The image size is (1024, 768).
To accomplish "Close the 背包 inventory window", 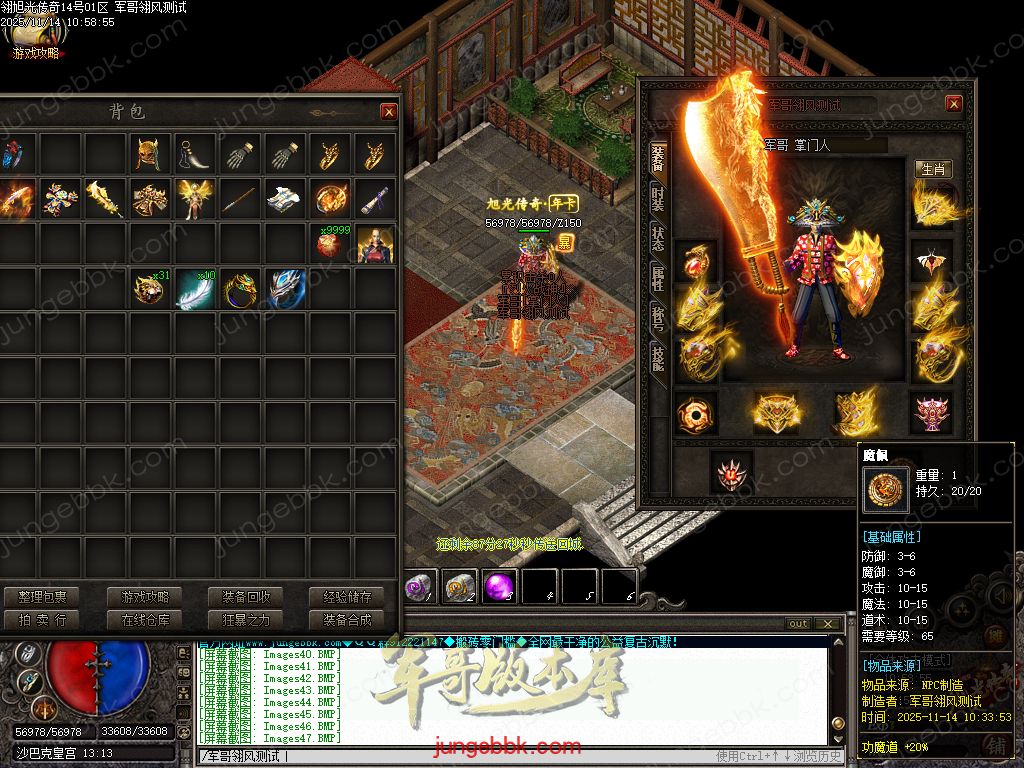I will click(x=388, y=112).
